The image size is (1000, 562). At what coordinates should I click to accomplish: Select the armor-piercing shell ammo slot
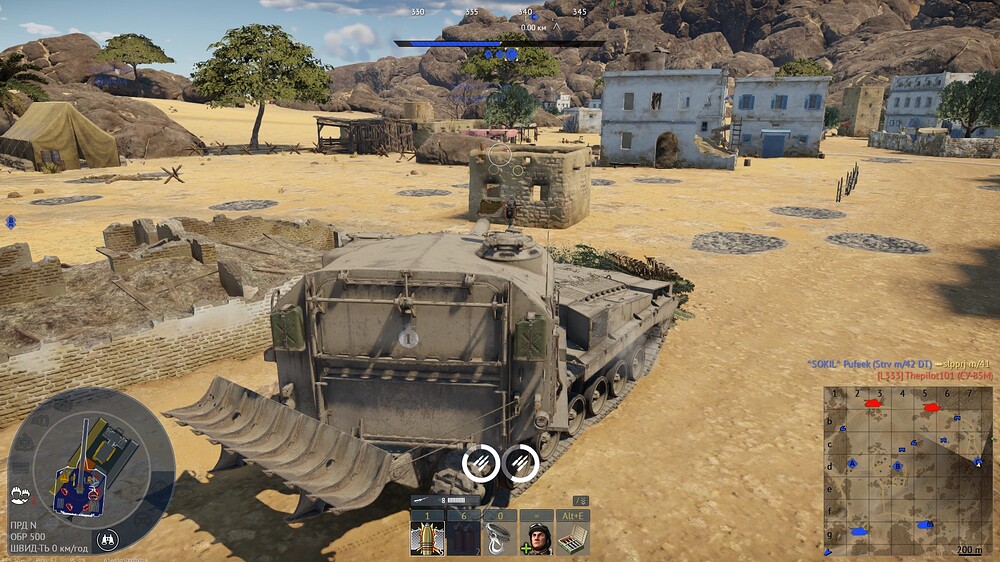click(x=427, y=538)
